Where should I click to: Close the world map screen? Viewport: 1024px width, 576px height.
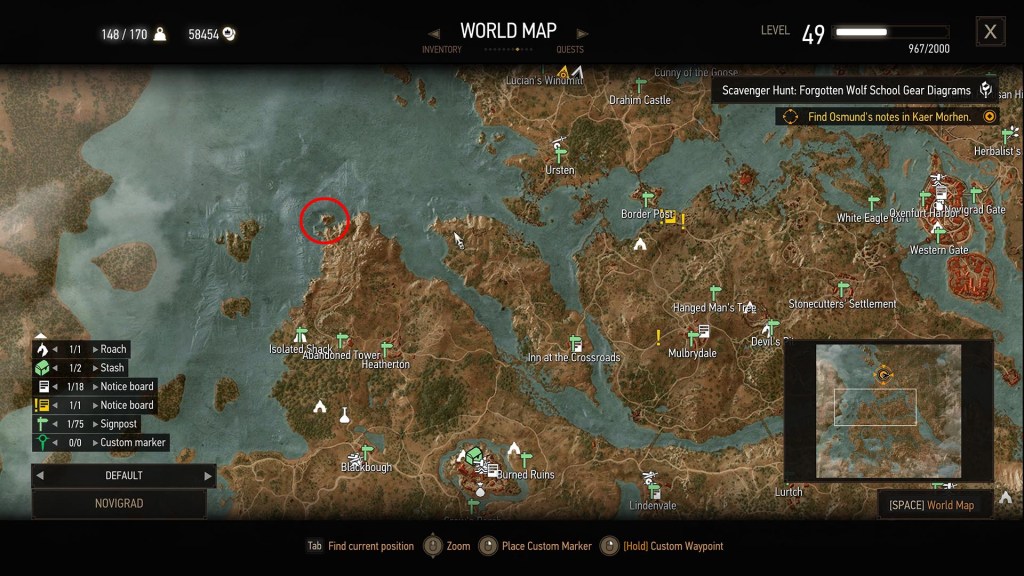(x=990, y=32)
